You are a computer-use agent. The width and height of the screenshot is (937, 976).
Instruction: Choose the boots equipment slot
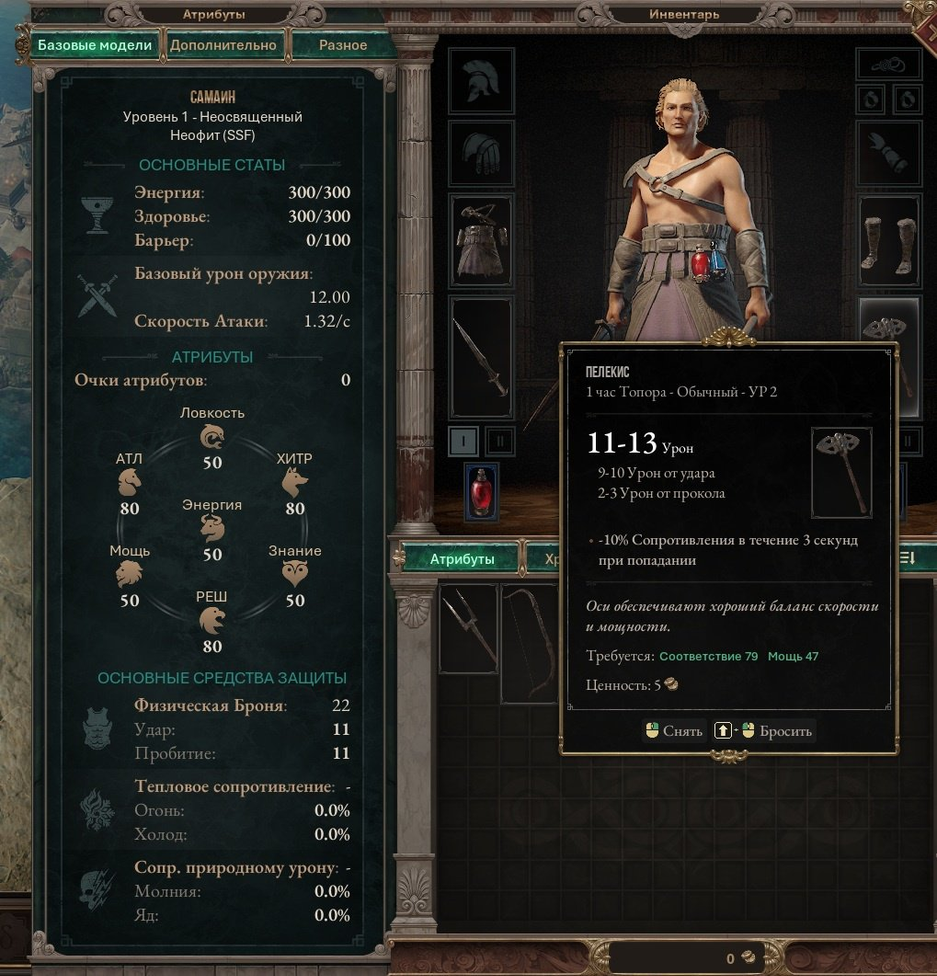889,241
